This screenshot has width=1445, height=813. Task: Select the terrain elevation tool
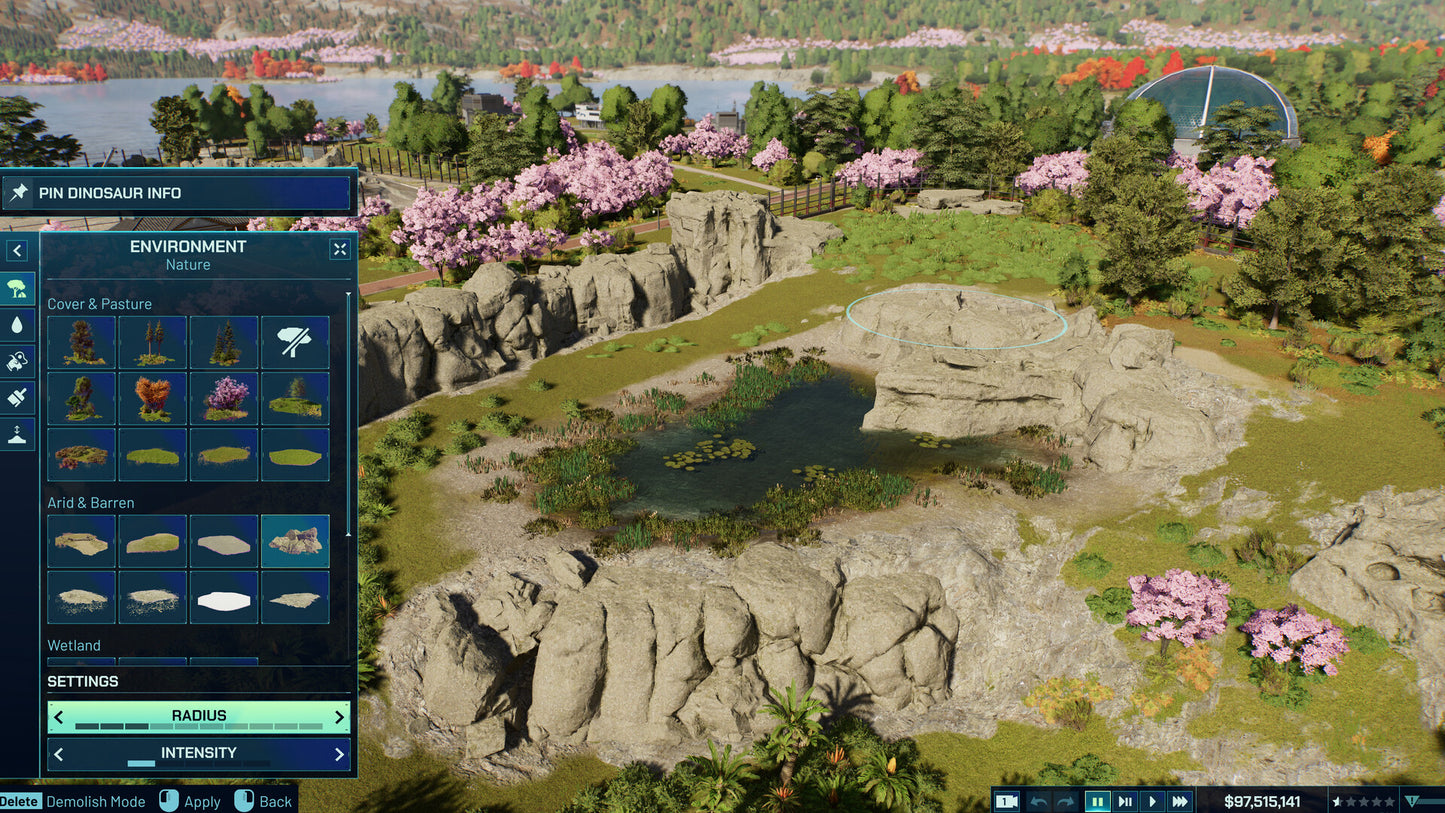(18, 434)
